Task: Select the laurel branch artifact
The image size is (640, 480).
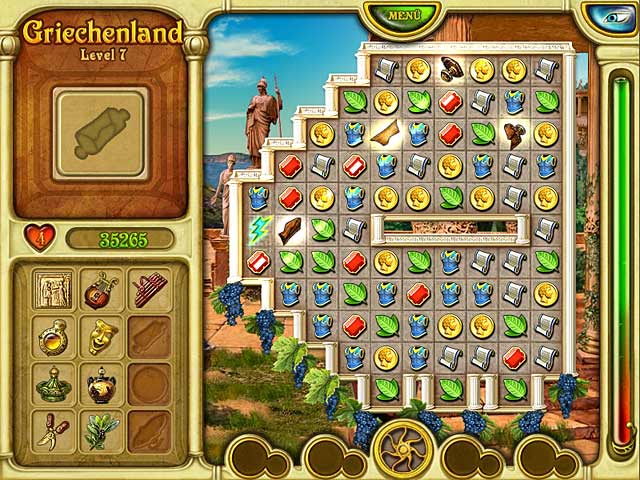Action: pos(101,431)
